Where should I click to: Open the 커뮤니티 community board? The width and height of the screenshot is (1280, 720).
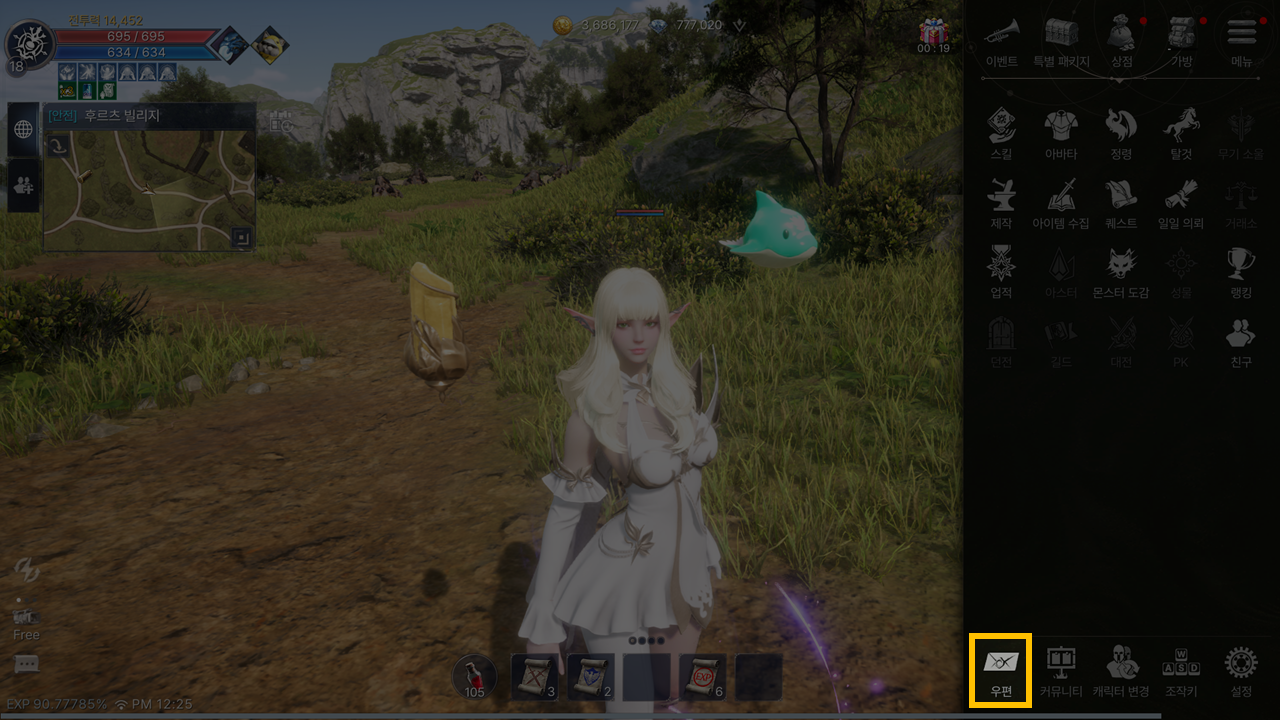pyautogui.click(x=1061, y=668)
